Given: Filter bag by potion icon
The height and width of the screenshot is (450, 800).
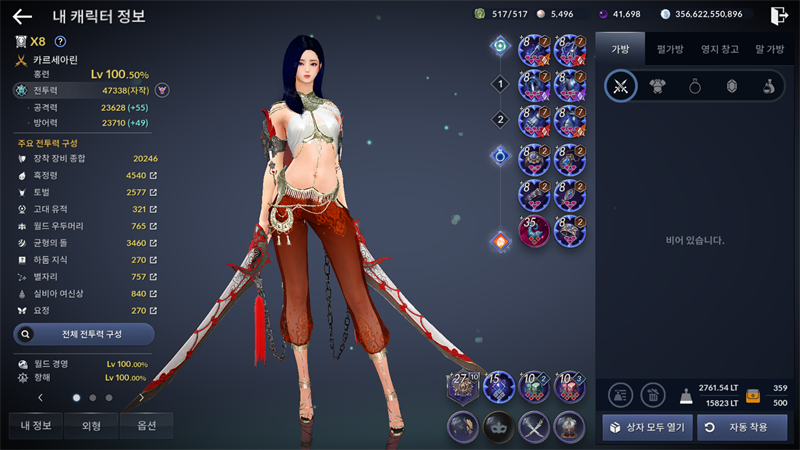Looking at the screenshot, I should pyautogui.click(x=767, y=86).
